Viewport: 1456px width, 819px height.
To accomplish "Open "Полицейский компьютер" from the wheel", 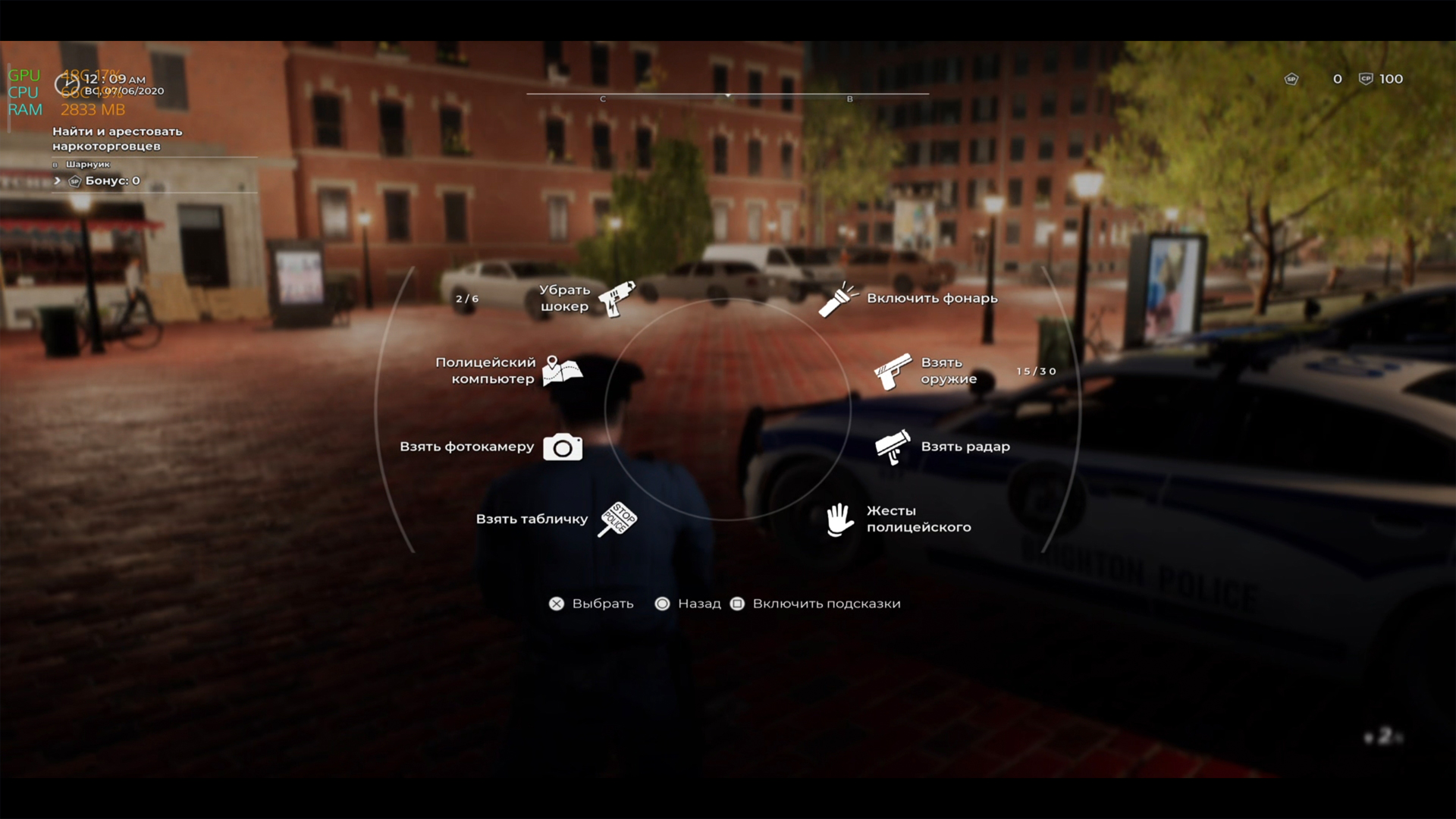I will coord(562,371).
